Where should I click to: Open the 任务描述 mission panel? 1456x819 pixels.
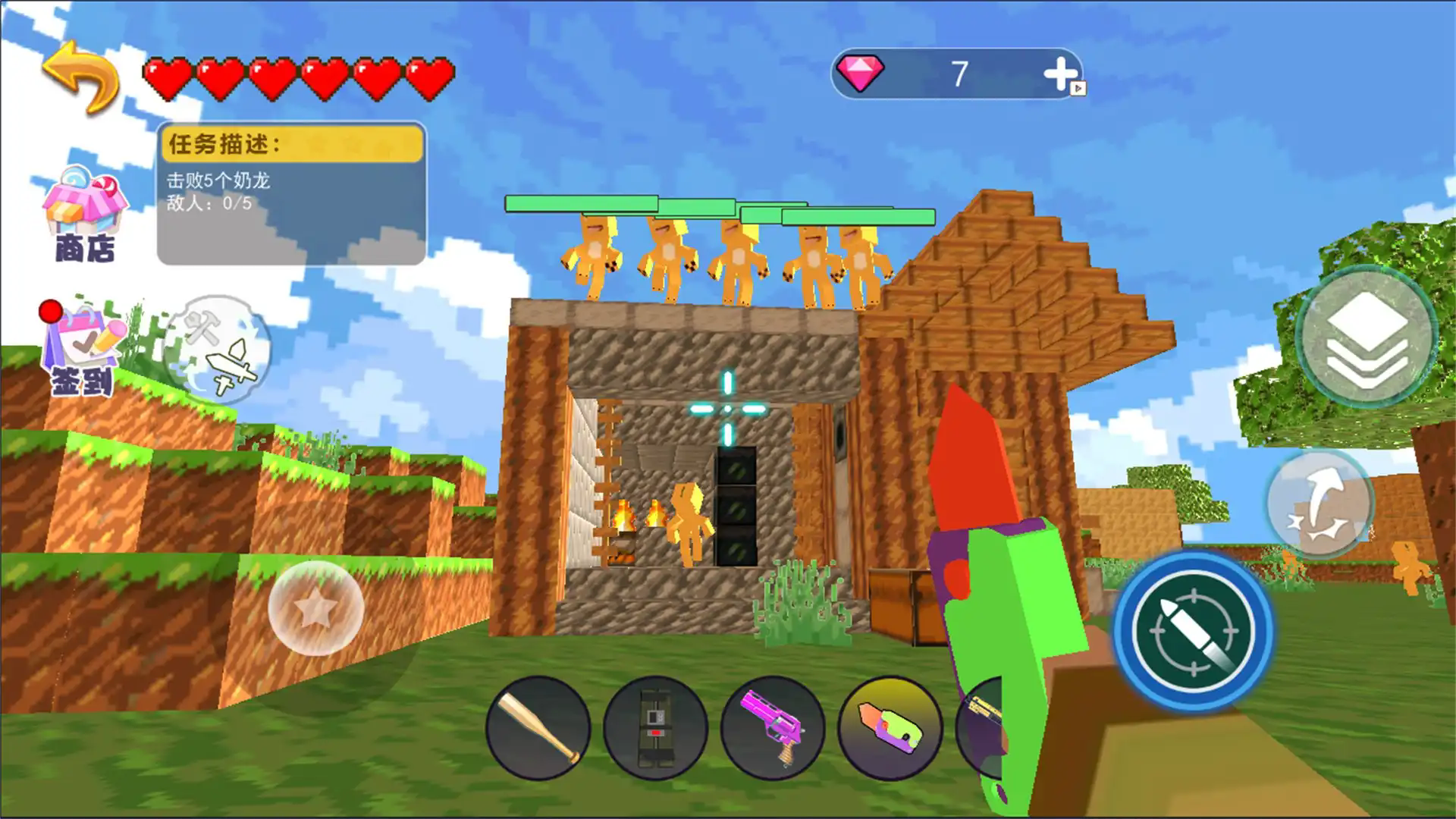[291, 193]
